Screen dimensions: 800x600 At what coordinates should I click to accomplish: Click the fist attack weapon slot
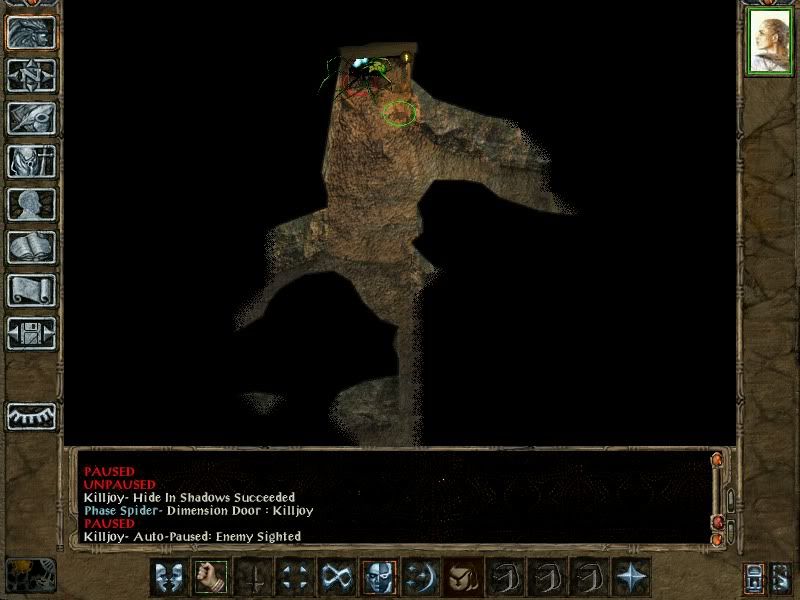pyautogui.click(x=210, y=577)
